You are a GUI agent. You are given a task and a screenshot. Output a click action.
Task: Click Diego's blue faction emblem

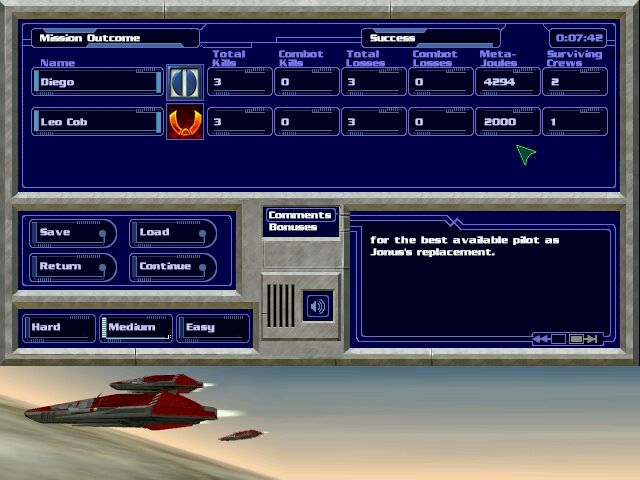coord(184,82)
